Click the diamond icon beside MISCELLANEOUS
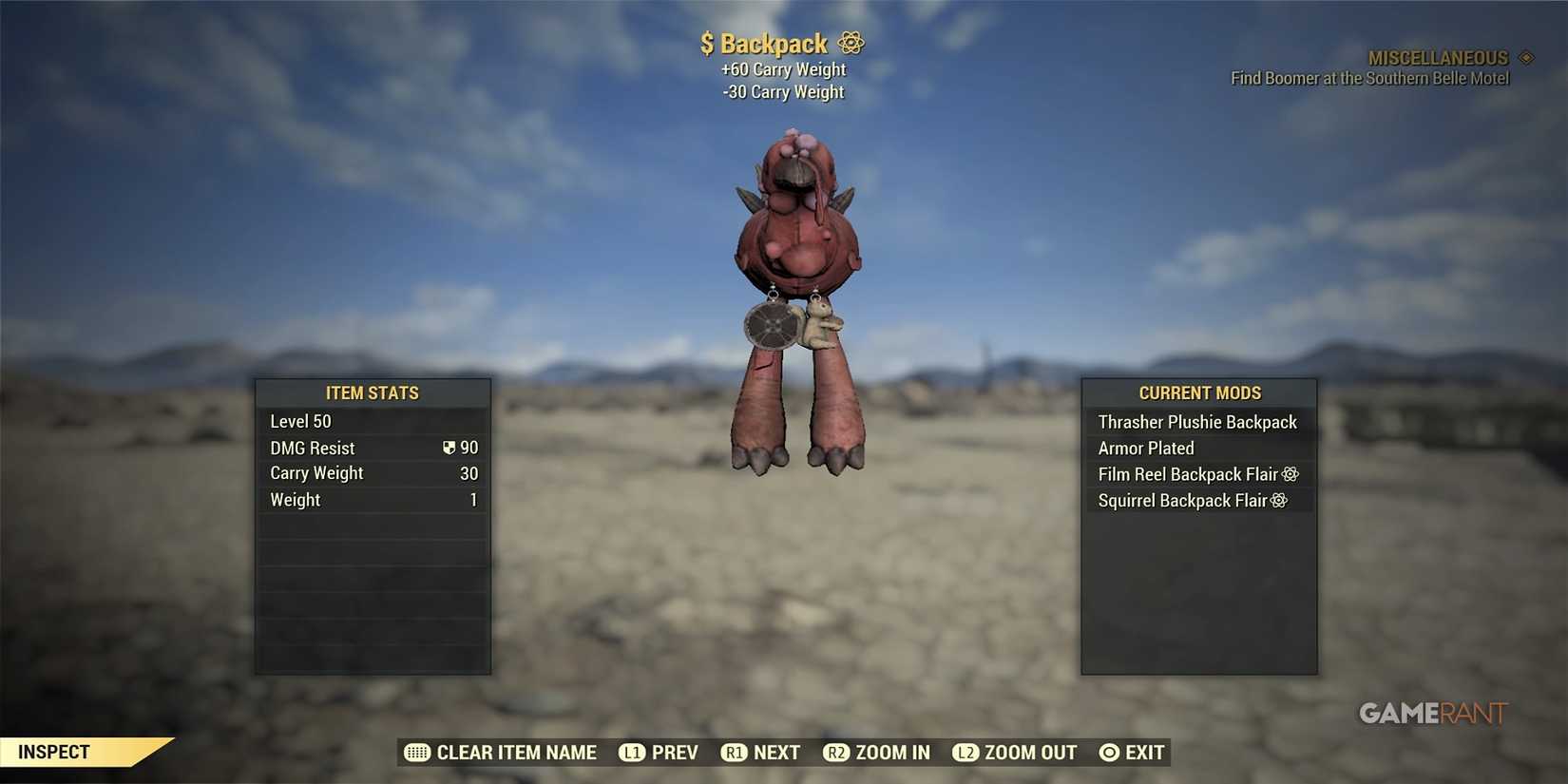 1527,57
